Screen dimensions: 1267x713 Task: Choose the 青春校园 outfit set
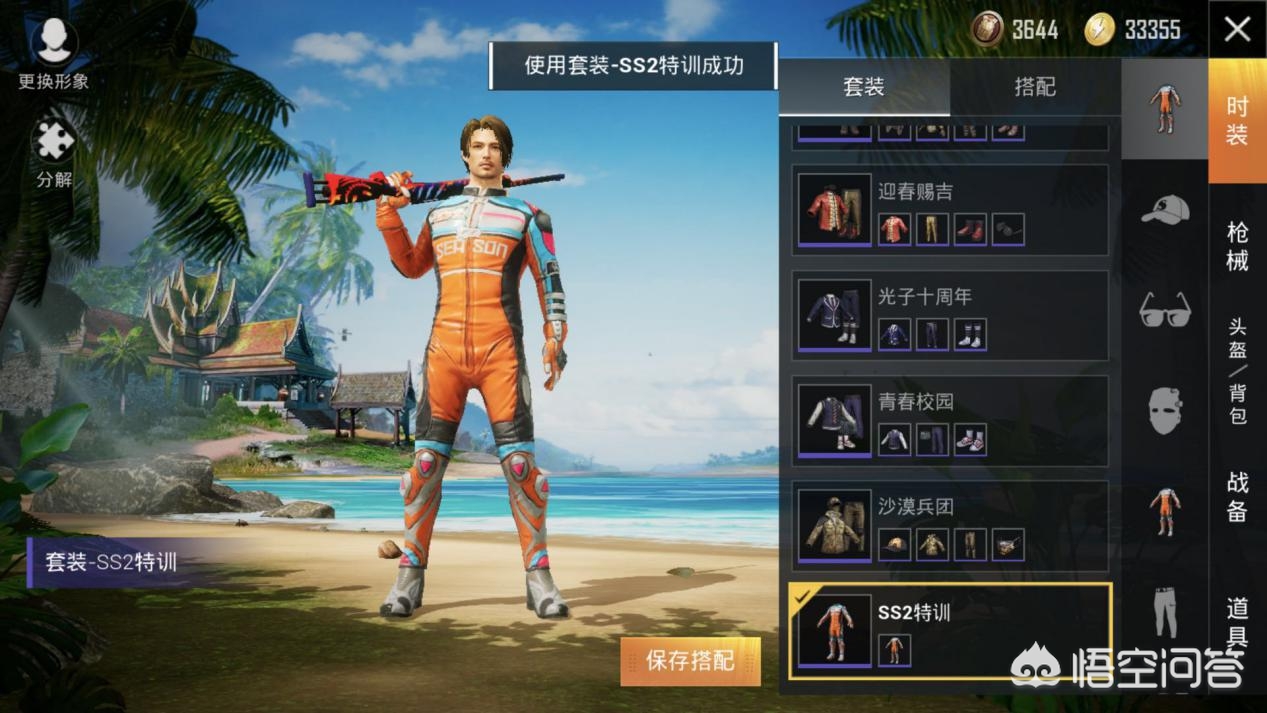pos(950,421)
